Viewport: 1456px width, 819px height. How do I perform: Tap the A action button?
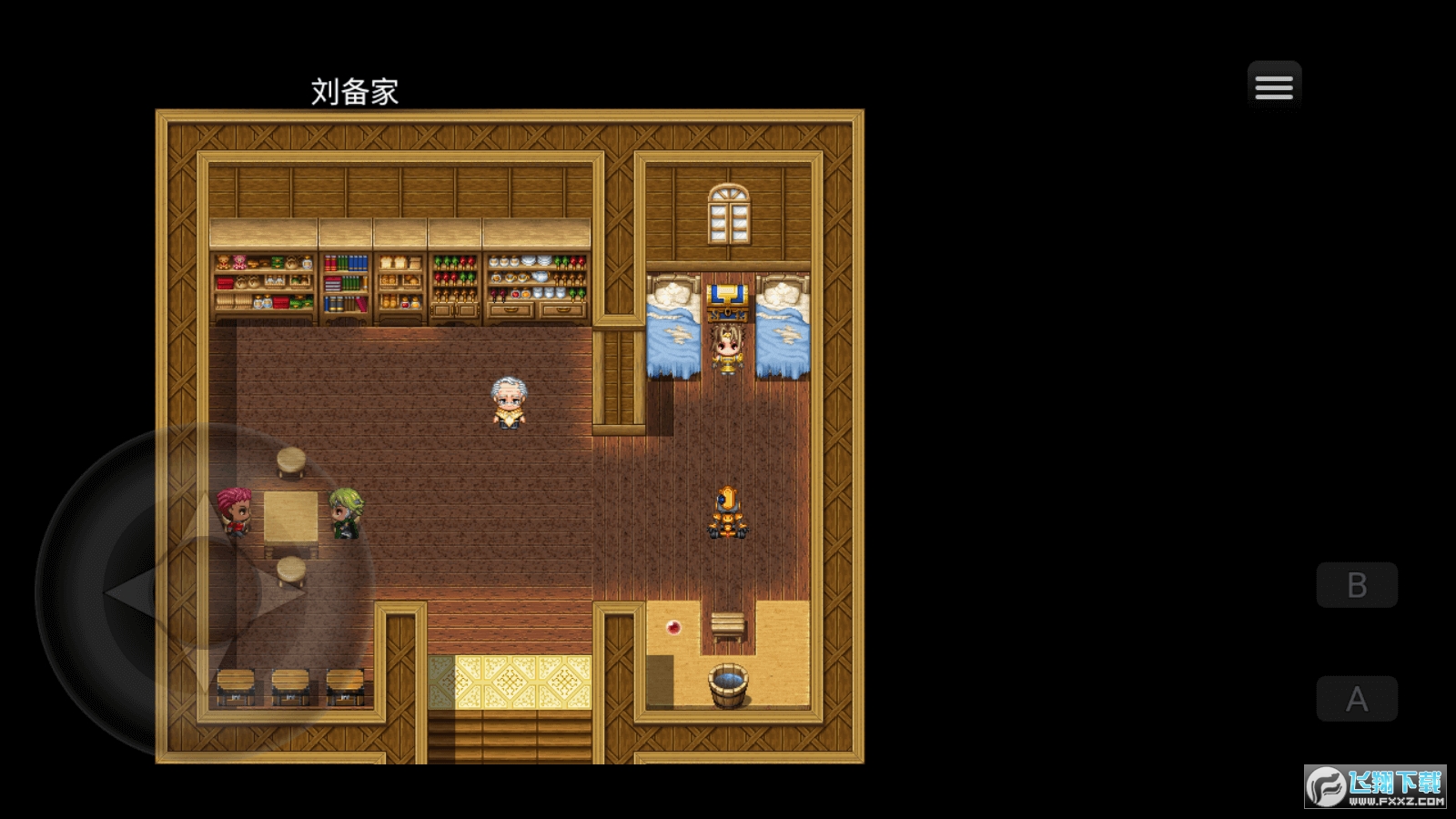pos(1356,699)
